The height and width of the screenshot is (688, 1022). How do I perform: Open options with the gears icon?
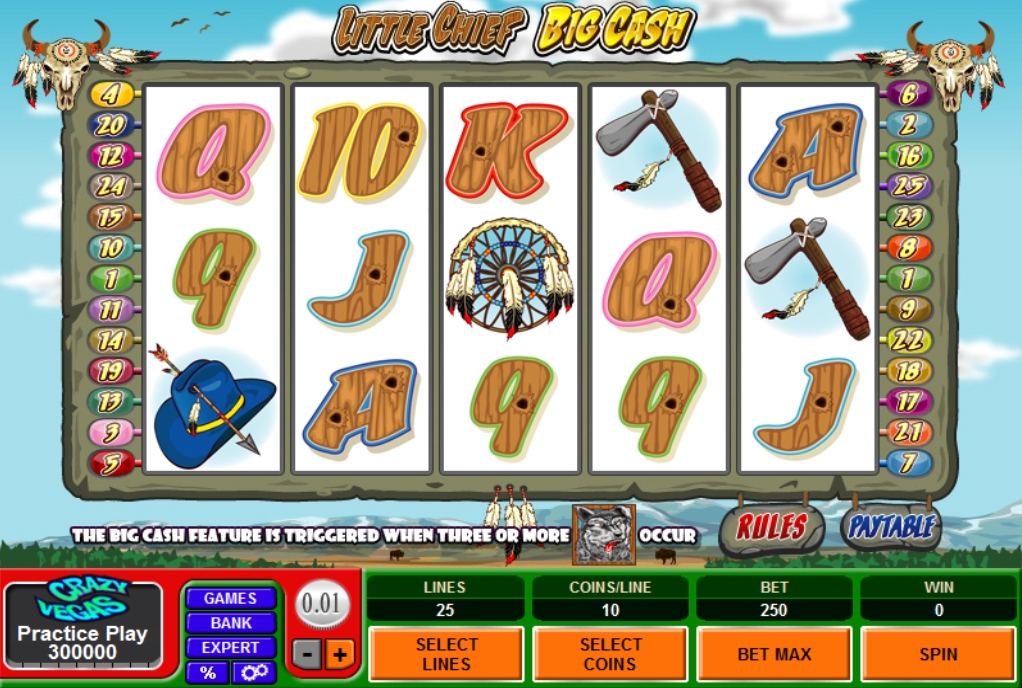(x=254, y=673)
